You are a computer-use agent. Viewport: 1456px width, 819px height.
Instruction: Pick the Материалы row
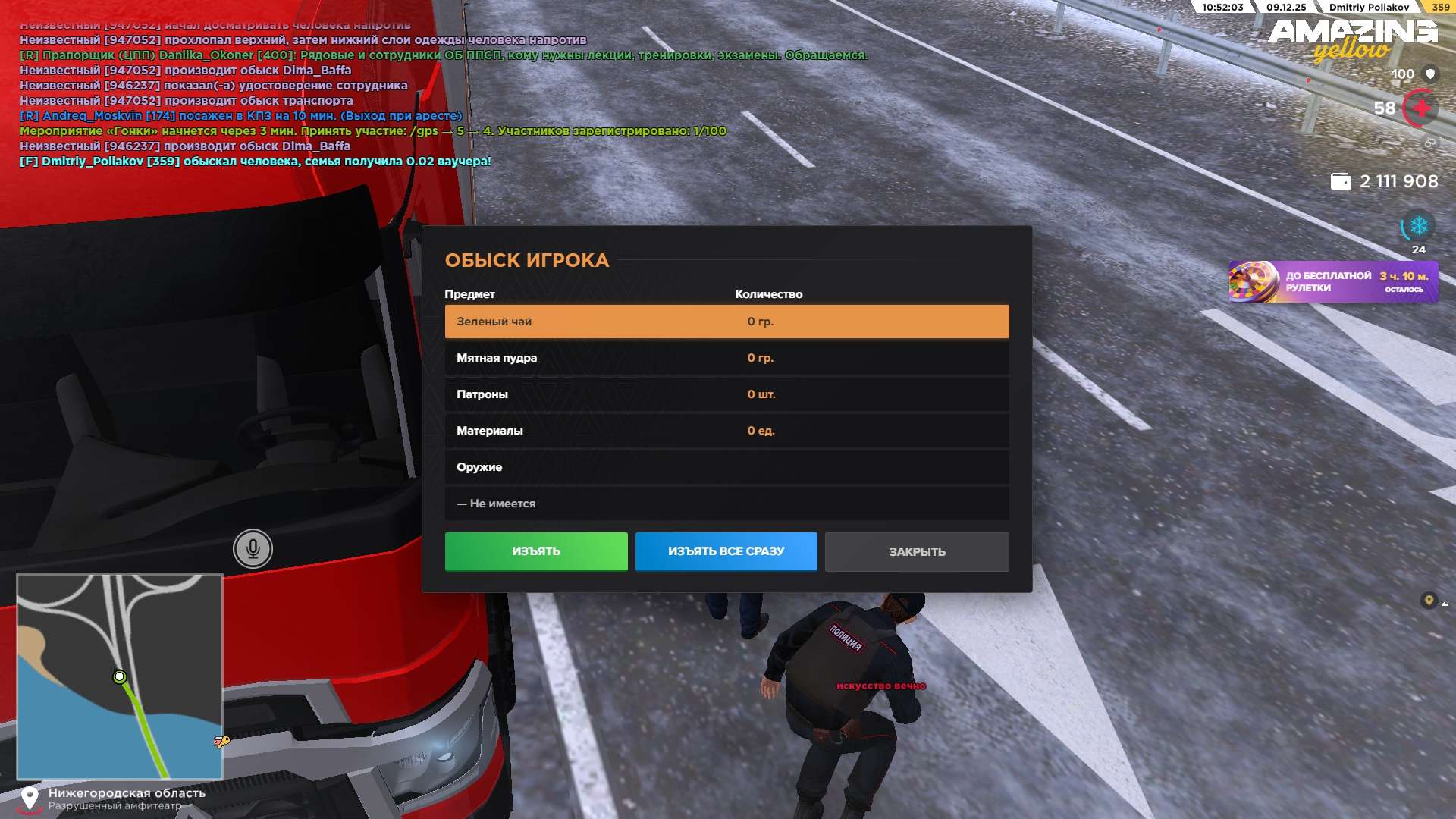point(726,431)
